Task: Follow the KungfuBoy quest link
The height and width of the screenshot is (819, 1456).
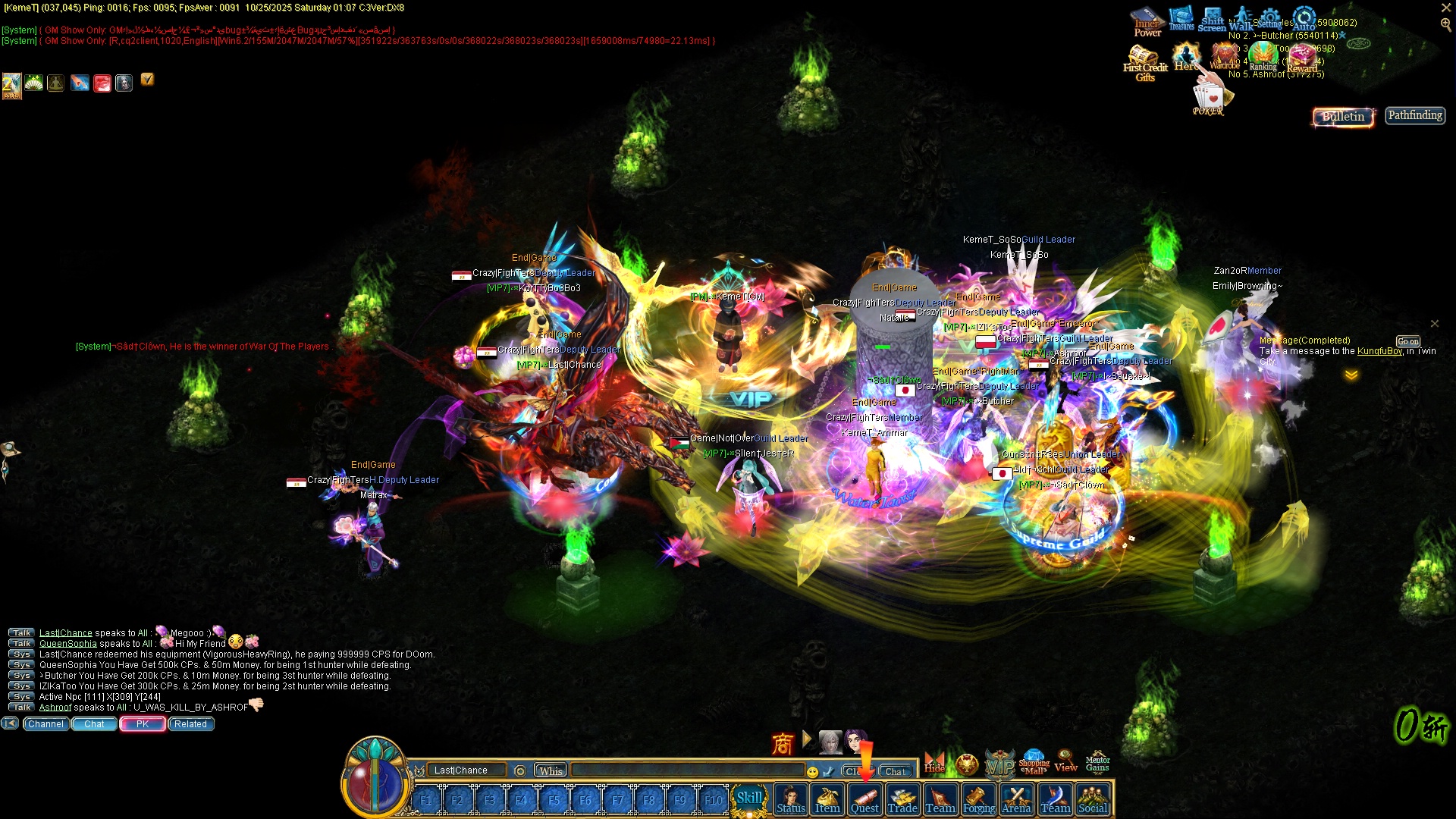Action: pyautogui.click(x=1379, y=351)
